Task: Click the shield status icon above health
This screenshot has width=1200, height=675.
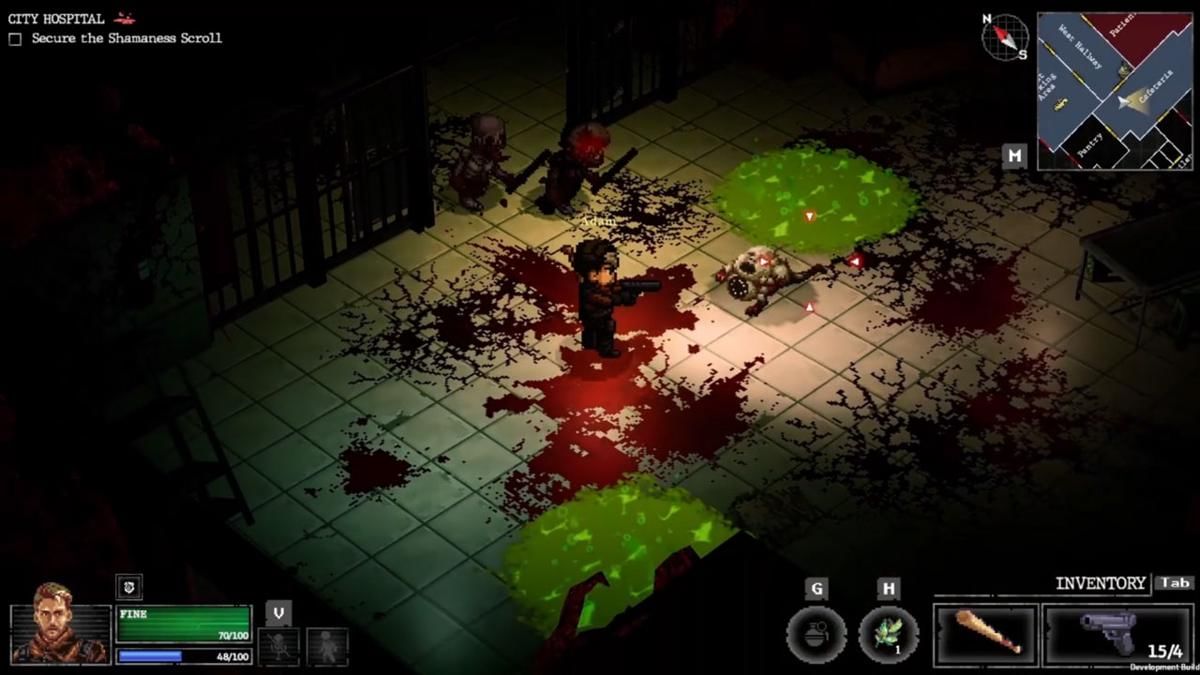Action: tap(129, 587)
